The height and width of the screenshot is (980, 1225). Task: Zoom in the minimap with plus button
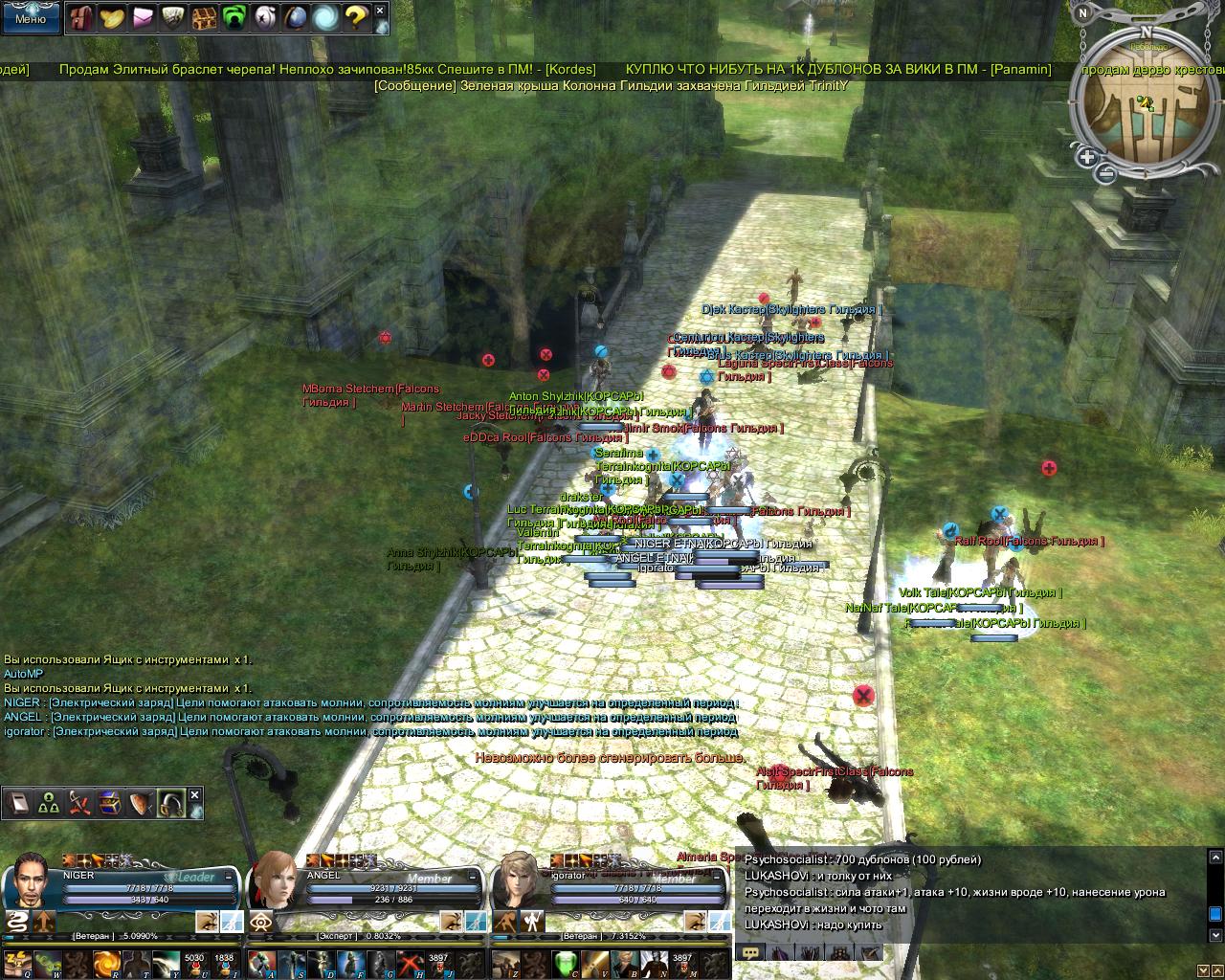click(1087, 157)
